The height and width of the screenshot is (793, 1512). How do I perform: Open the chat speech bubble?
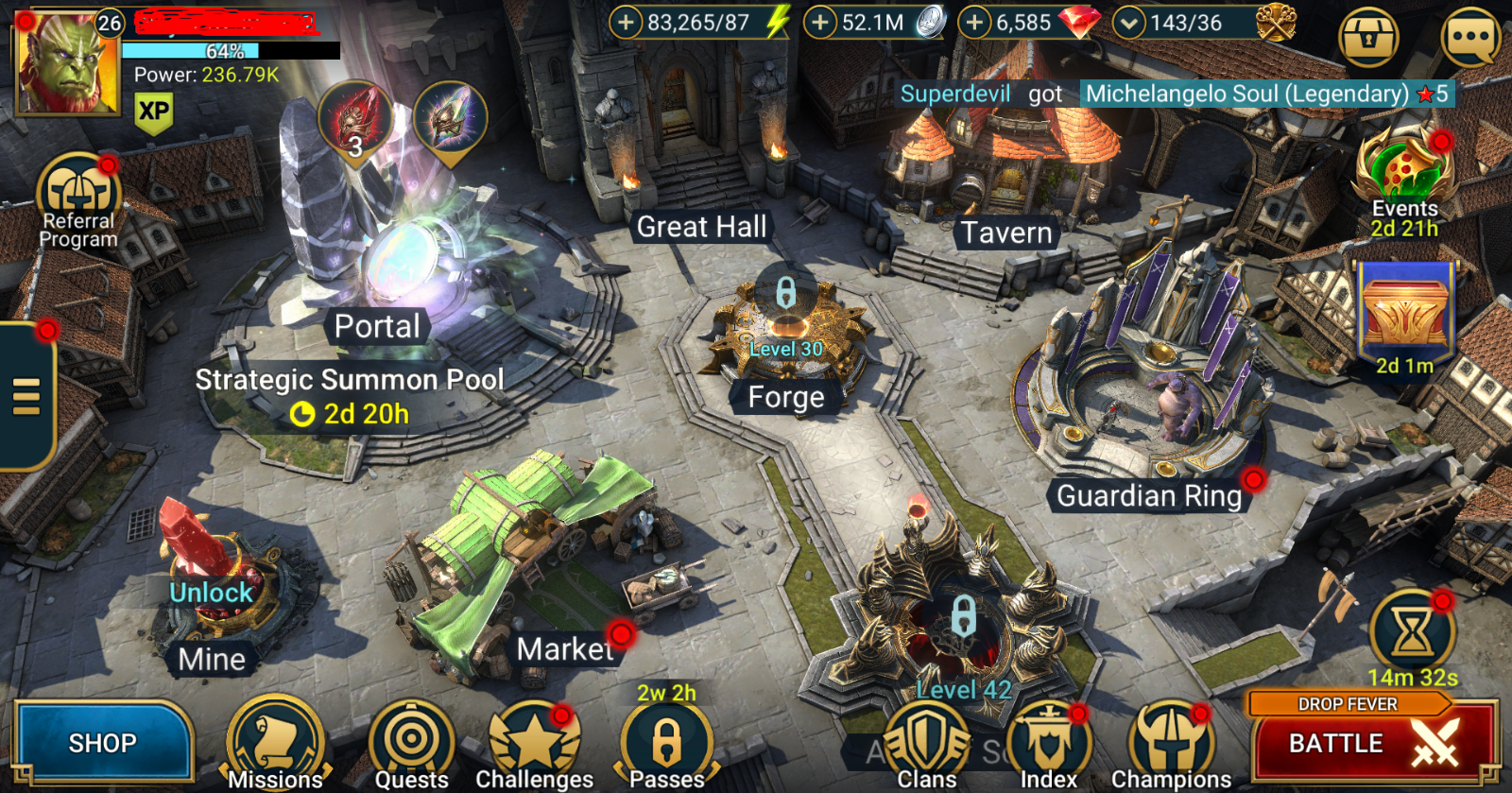point(1470,38)
